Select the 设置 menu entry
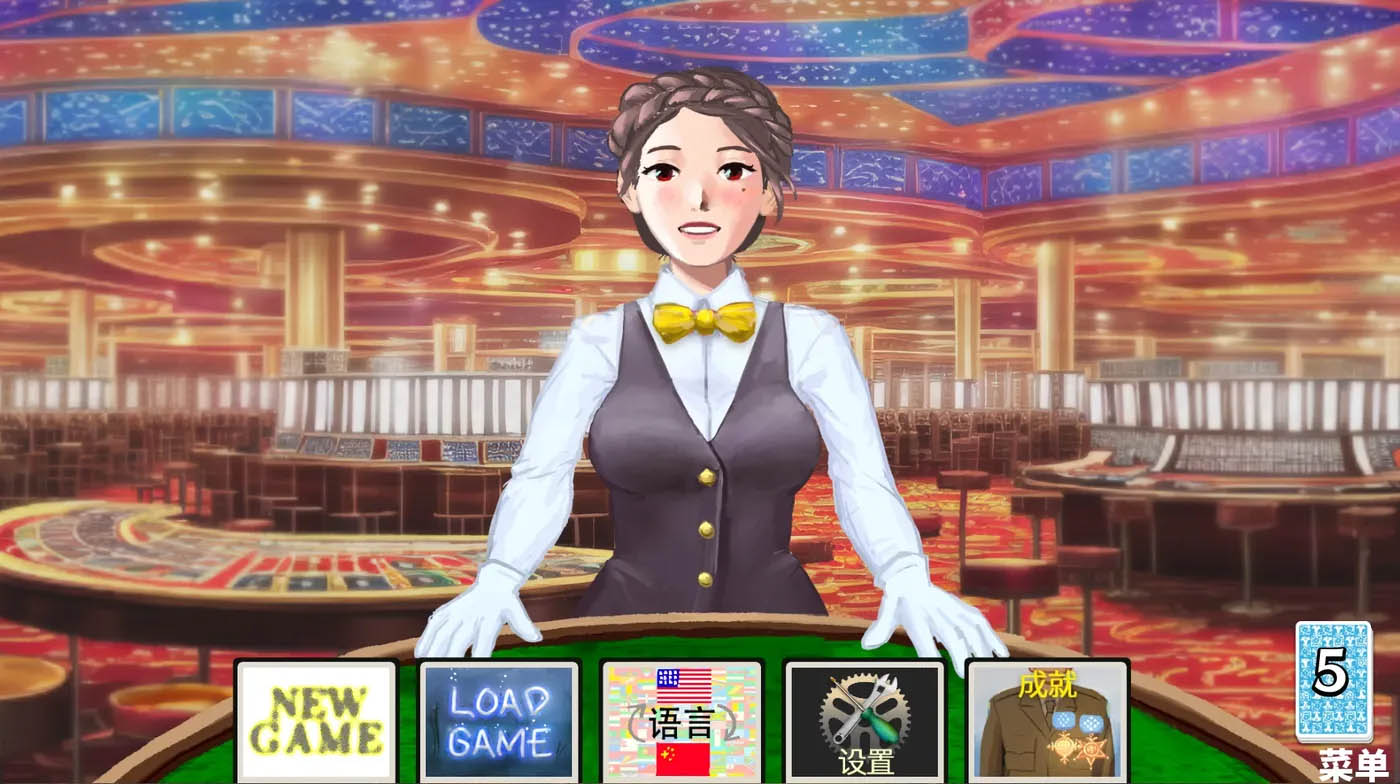This screenshot has width=1400, height=784. tap(868, 758)
